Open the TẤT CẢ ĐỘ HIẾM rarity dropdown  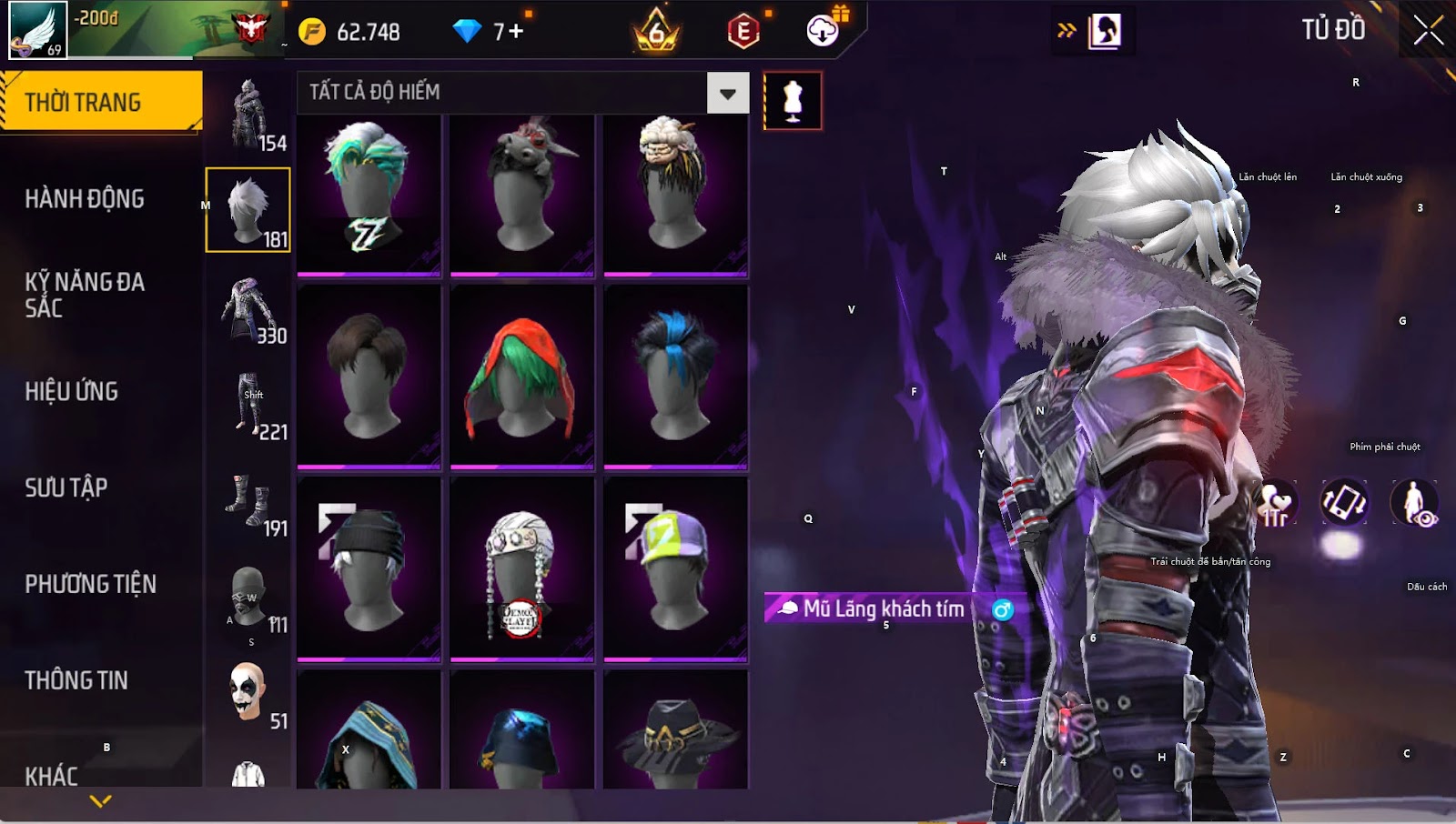click(x=727, y=93)
